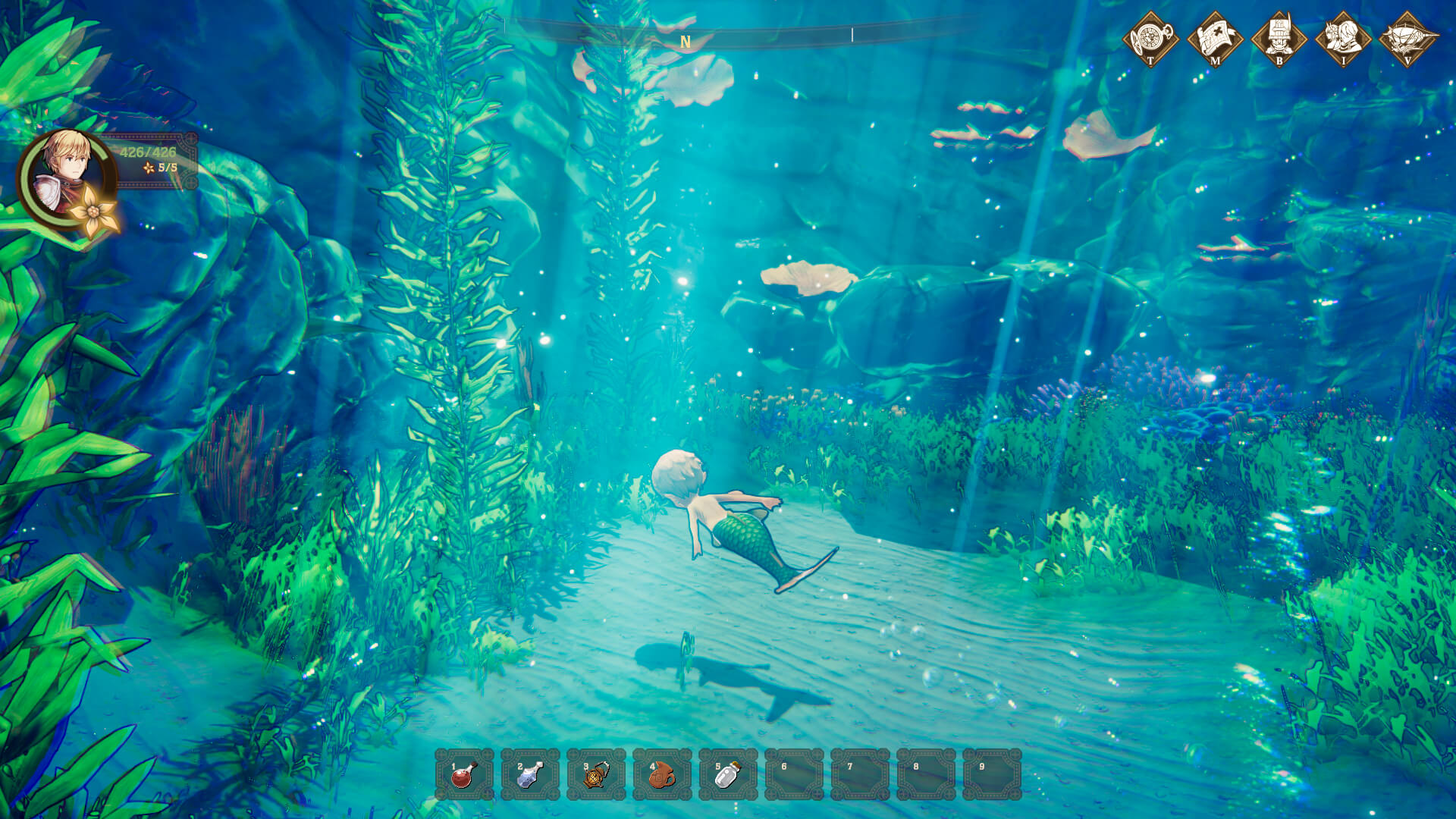Select the empty glass bottle slot
Viewport: 1456px width, 819px height.
tap(728, 774)
